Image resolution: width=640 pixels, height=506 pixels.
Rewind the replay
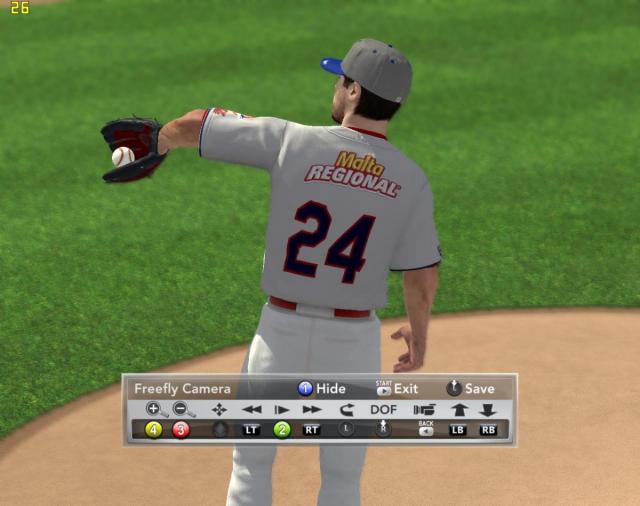(x=251, y=409)
